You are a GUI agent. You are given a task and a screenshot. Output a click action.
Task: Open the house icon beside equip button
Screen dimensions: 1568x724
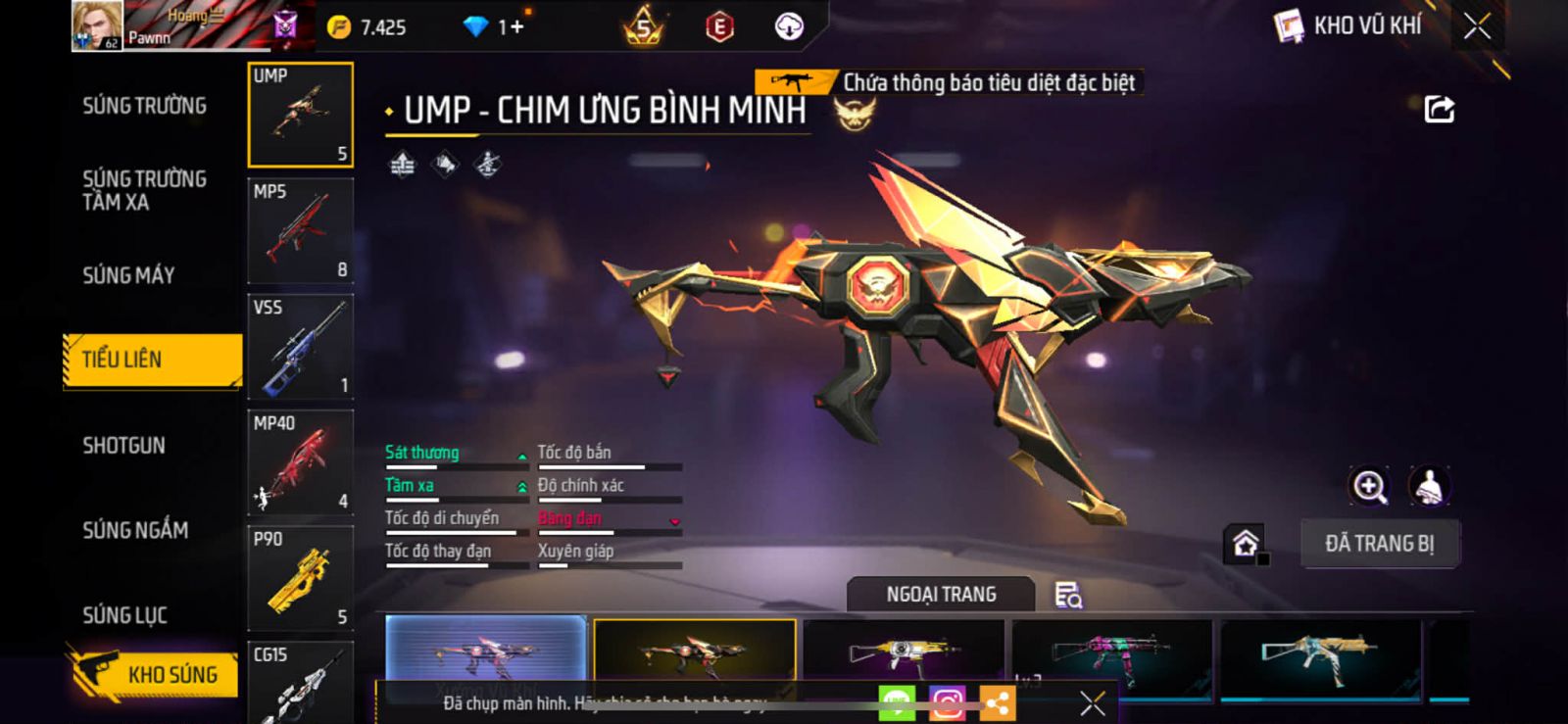[x=1246, y=544]
